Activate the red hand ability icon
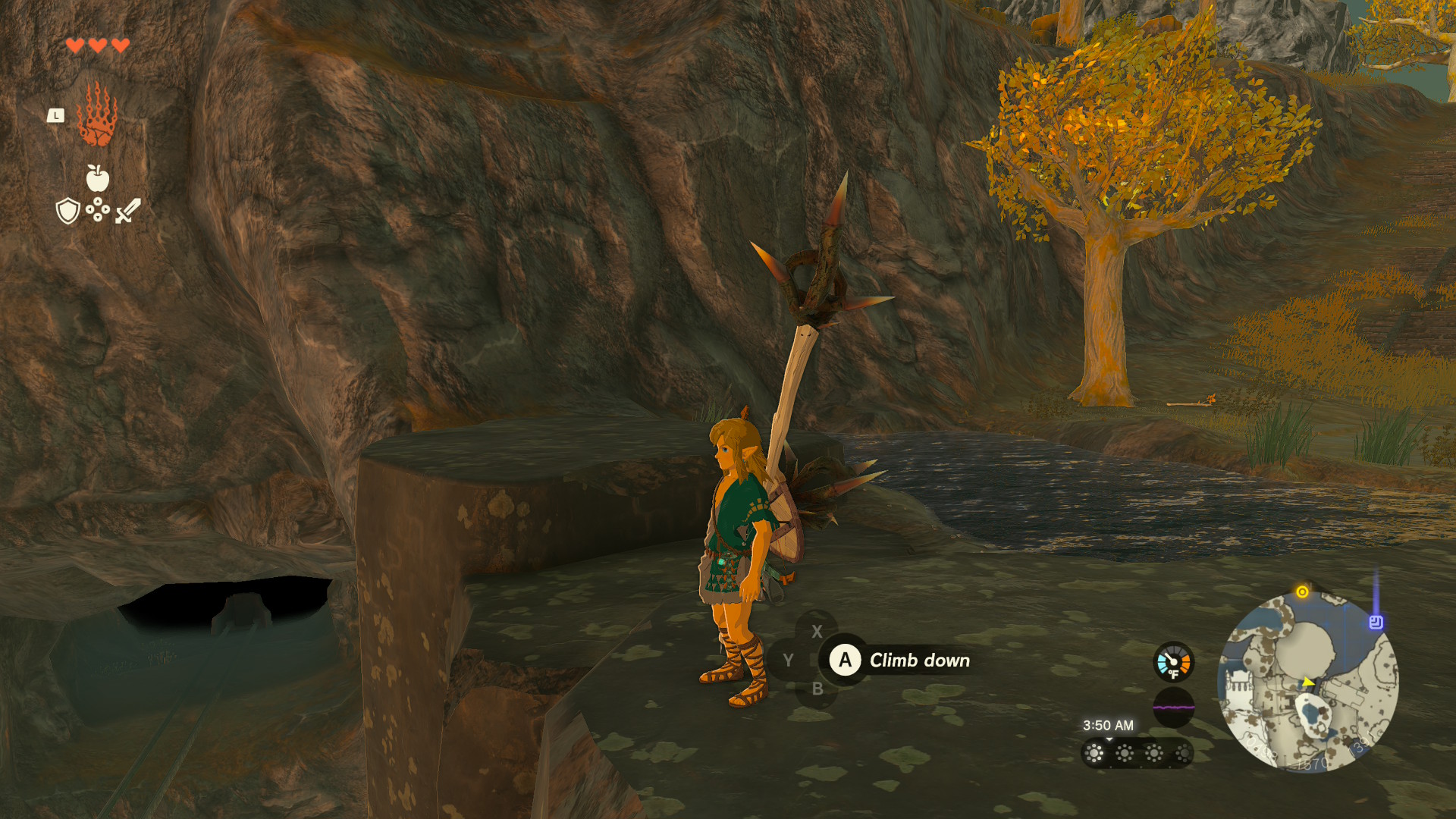Image resolution: width=1456 pixels, height=819 pixels. (x=97, y=115)
